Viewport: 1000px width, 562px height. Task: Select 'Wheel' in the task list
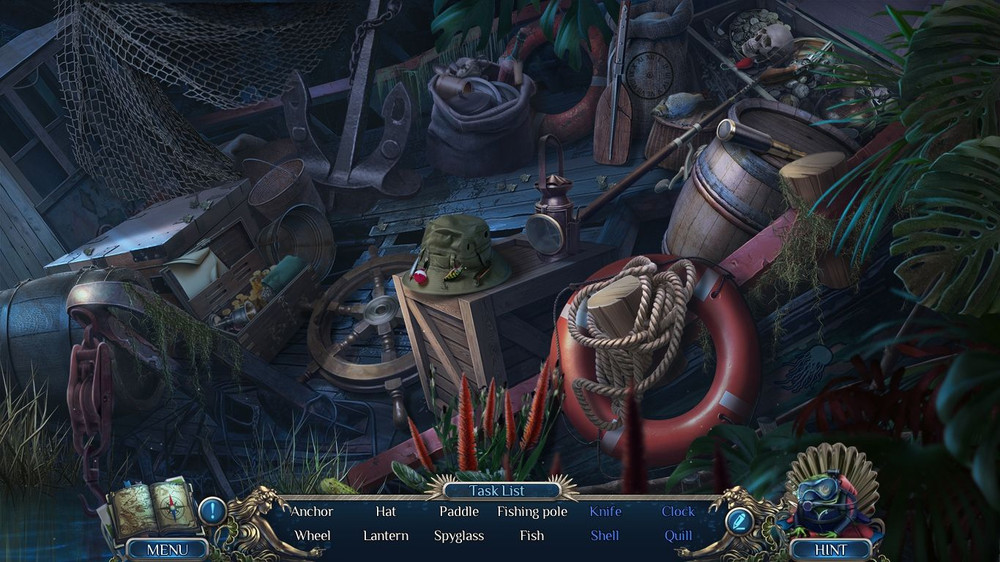312,535
